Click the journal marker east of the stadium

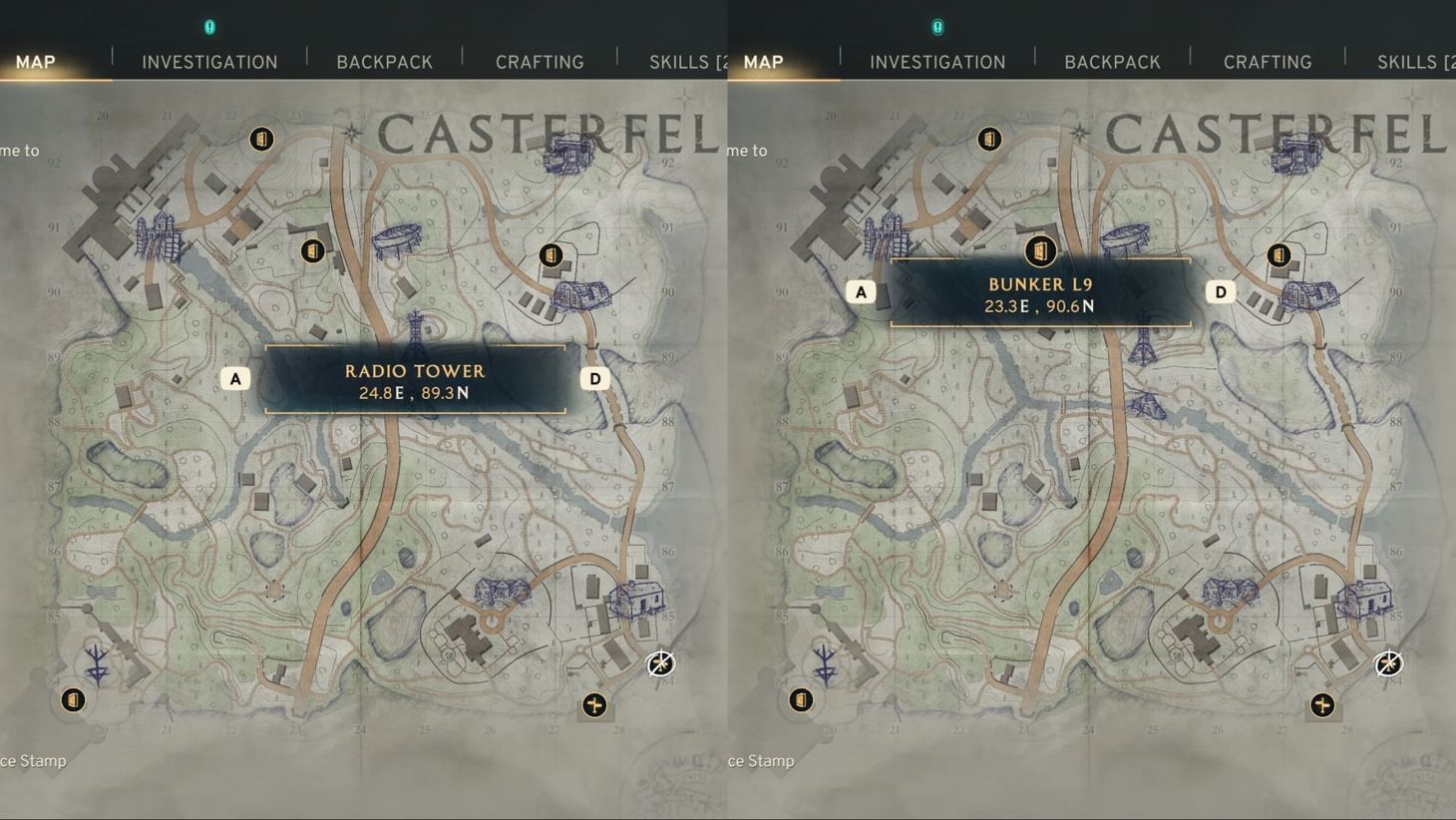pos(552,253)
